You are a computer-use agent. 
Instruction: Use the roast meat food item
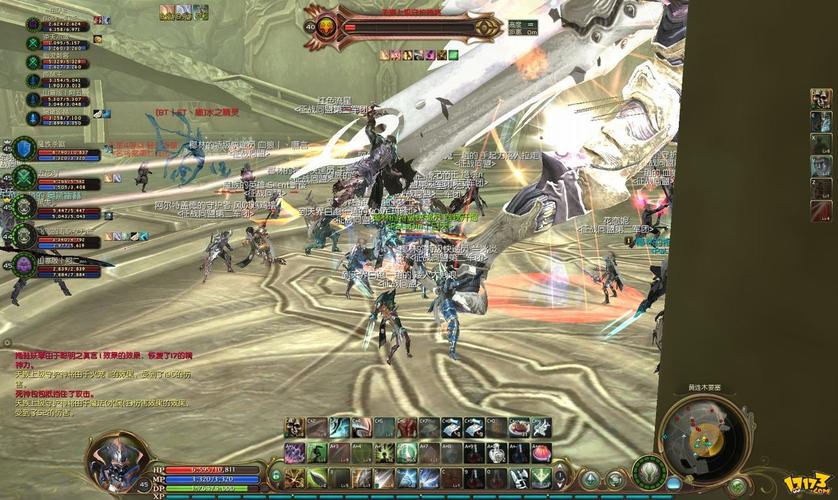coord(518,427)
